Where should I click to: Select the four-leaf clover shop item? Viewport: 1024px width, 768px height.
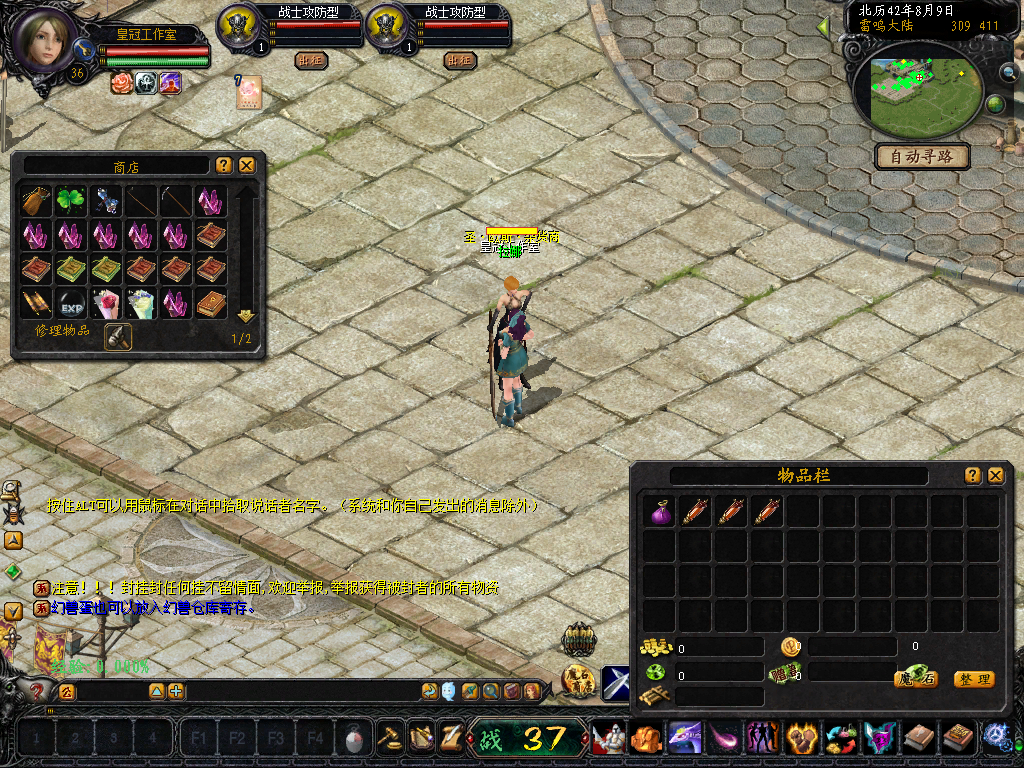click(69, 201)
